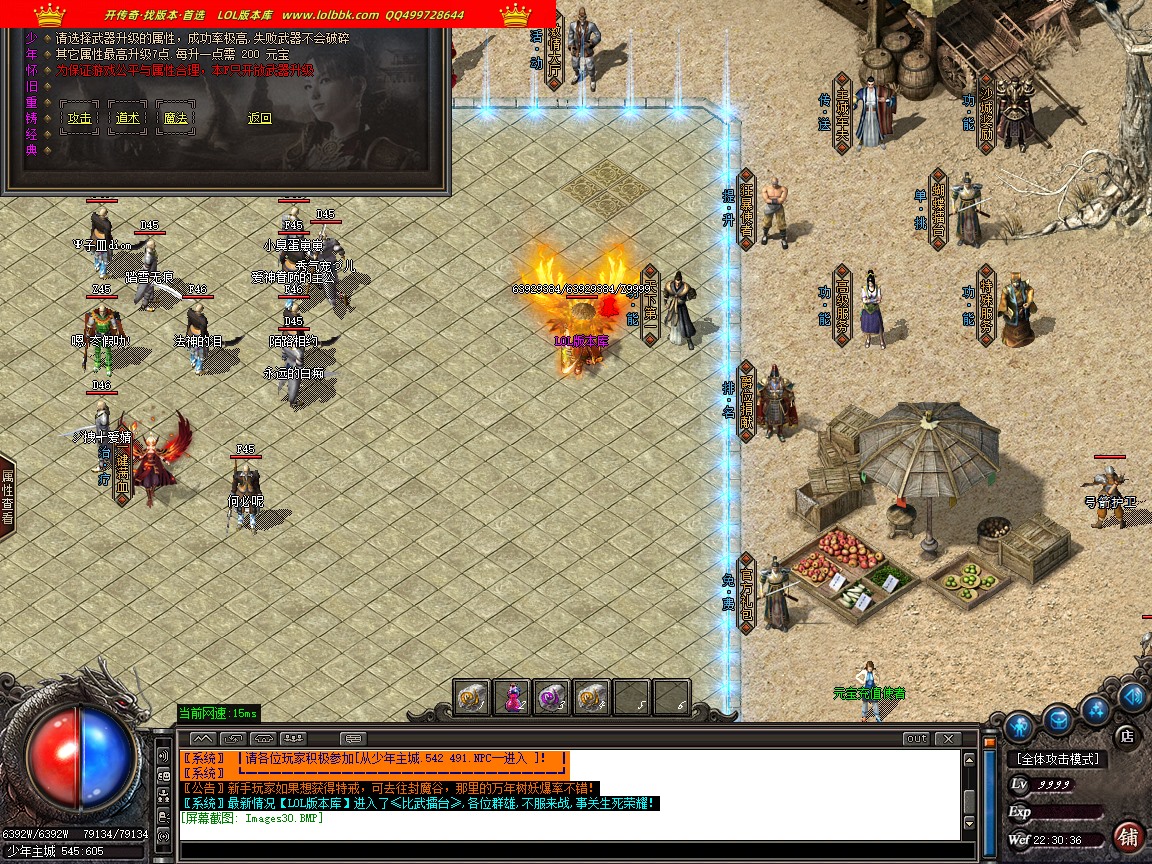The height and width of the screenshot is (864, 1152).
Task: Choose the 魔法 weapon upgrade option
Action: tap(176, 118)
